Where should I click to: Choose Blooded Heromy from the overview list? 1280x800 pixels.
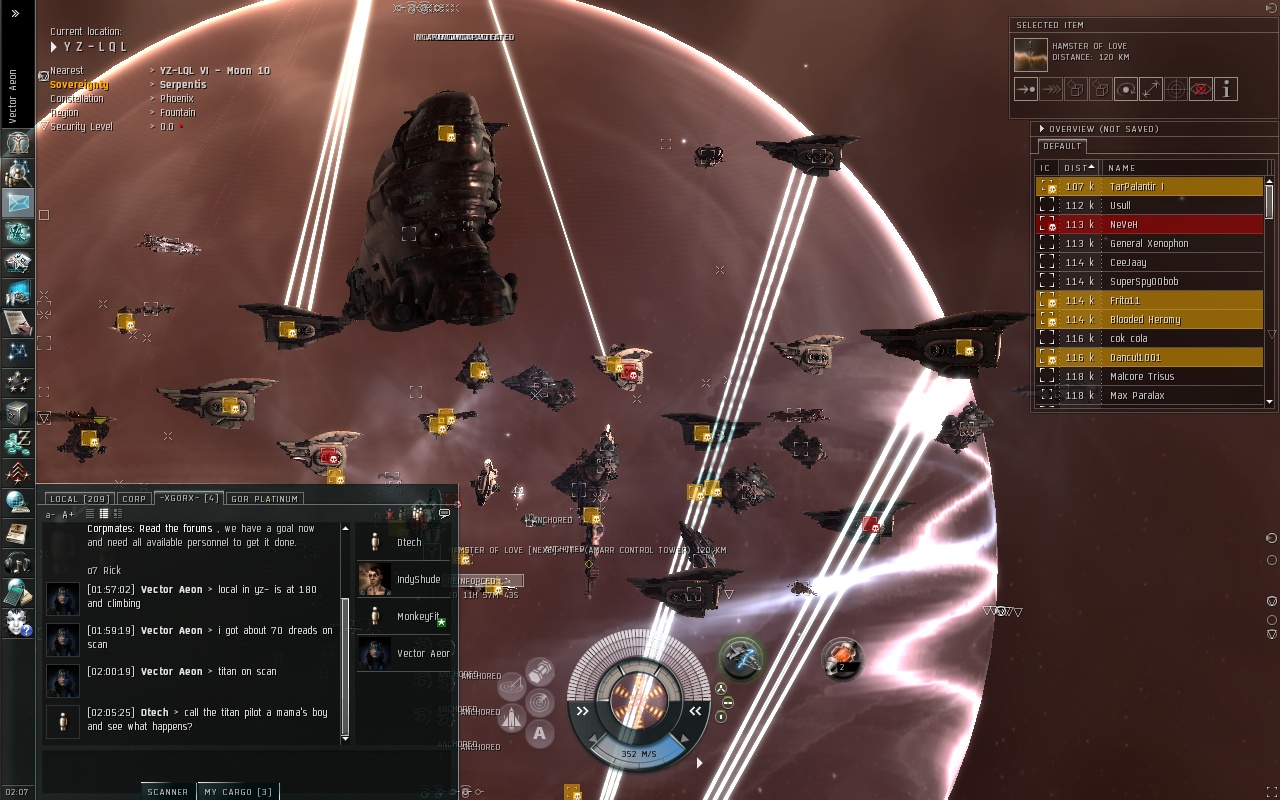(1150, 320)
